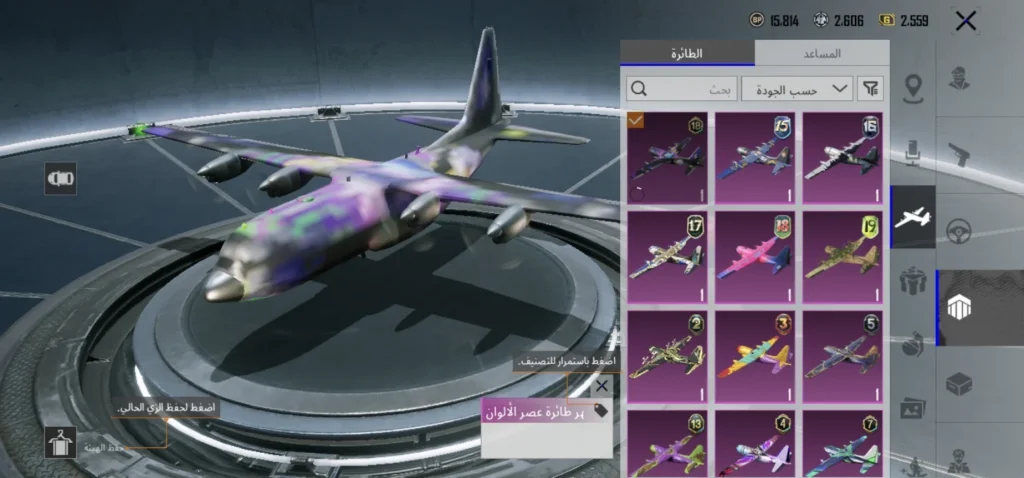Select the equipped plane skin numbered 18
The height and width of the screenshot is (478, 1024).
tap(667, 156)
